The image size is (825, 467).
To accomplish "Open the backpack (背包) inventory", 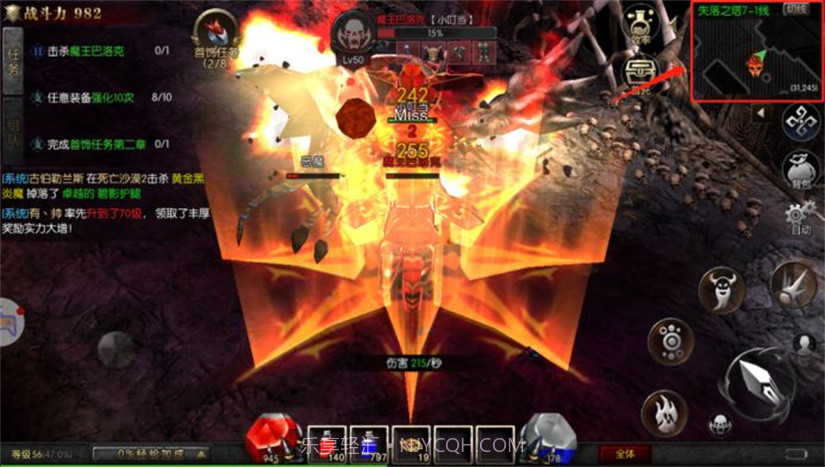I will tap(801, 169).
